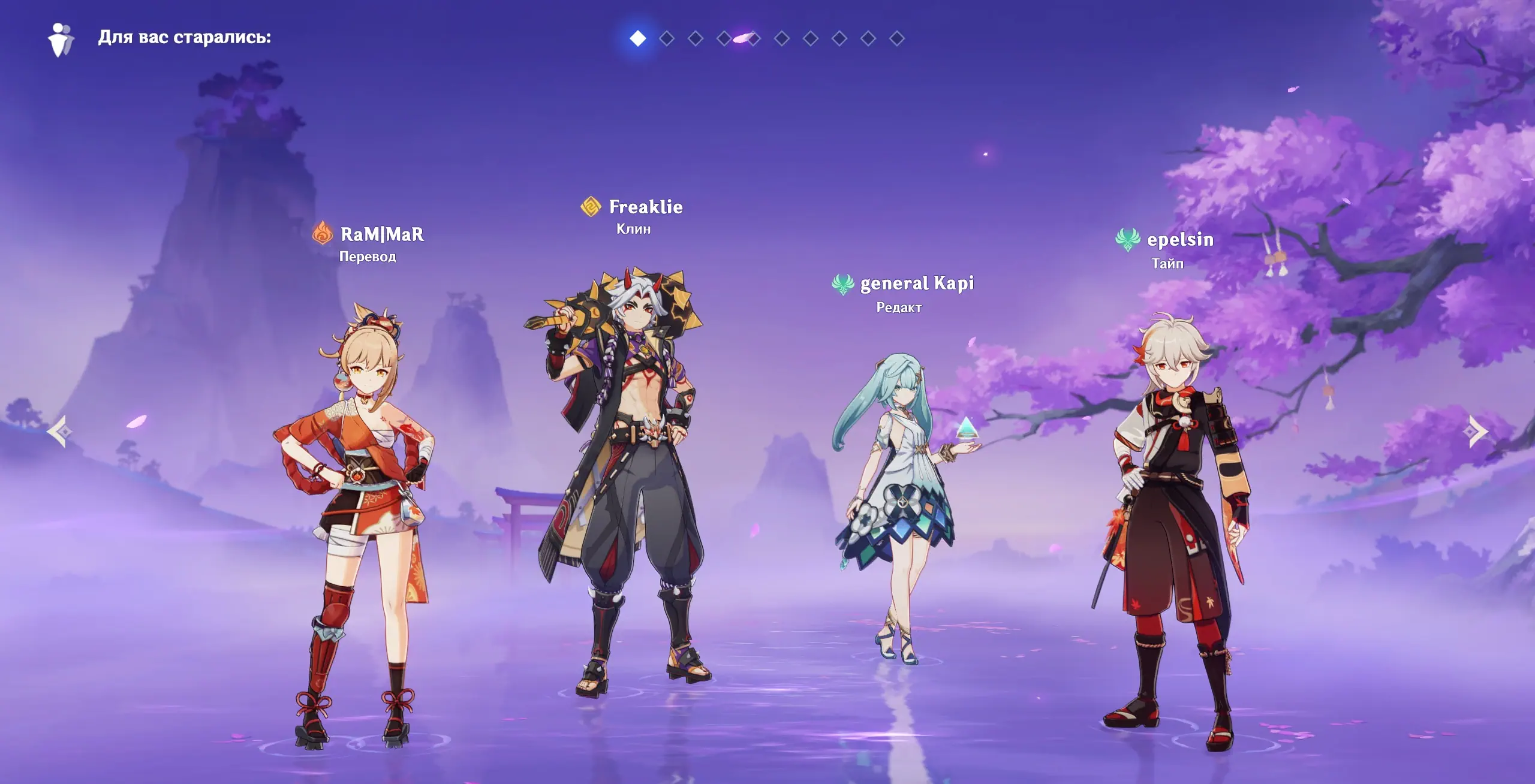The image size is (1535, 784).
Task: Go to the previous page with the left arrow
Action: coord(59,431)
